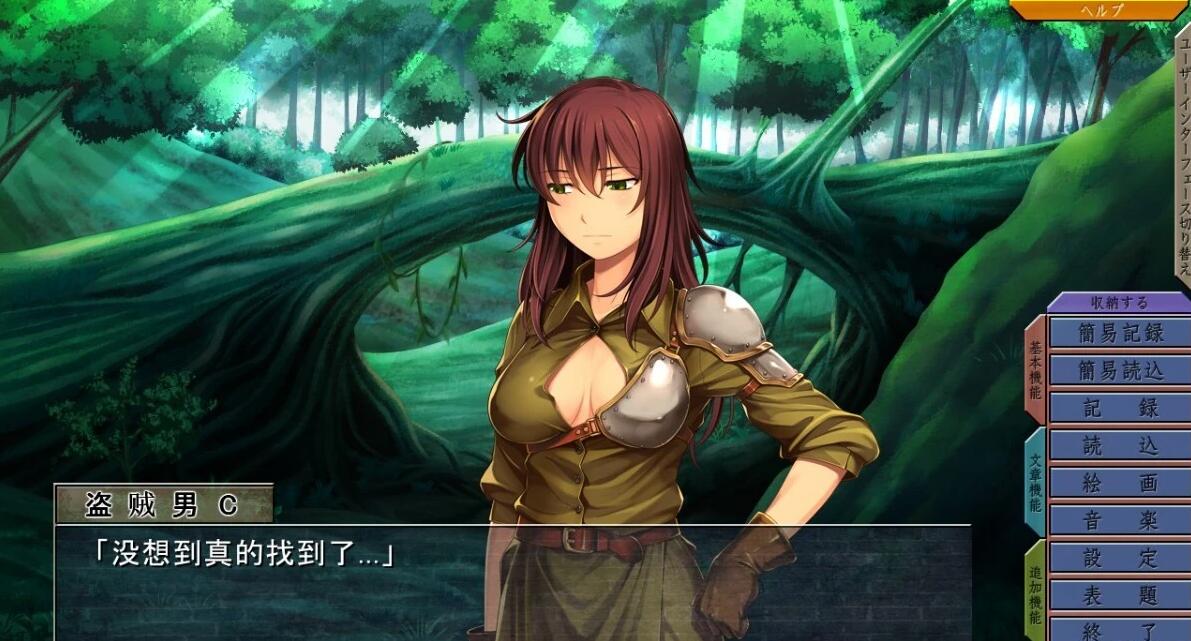Open the 設定 settings menu
Viewport: 1191px width, 641px height.
[x=1120, y=558]
